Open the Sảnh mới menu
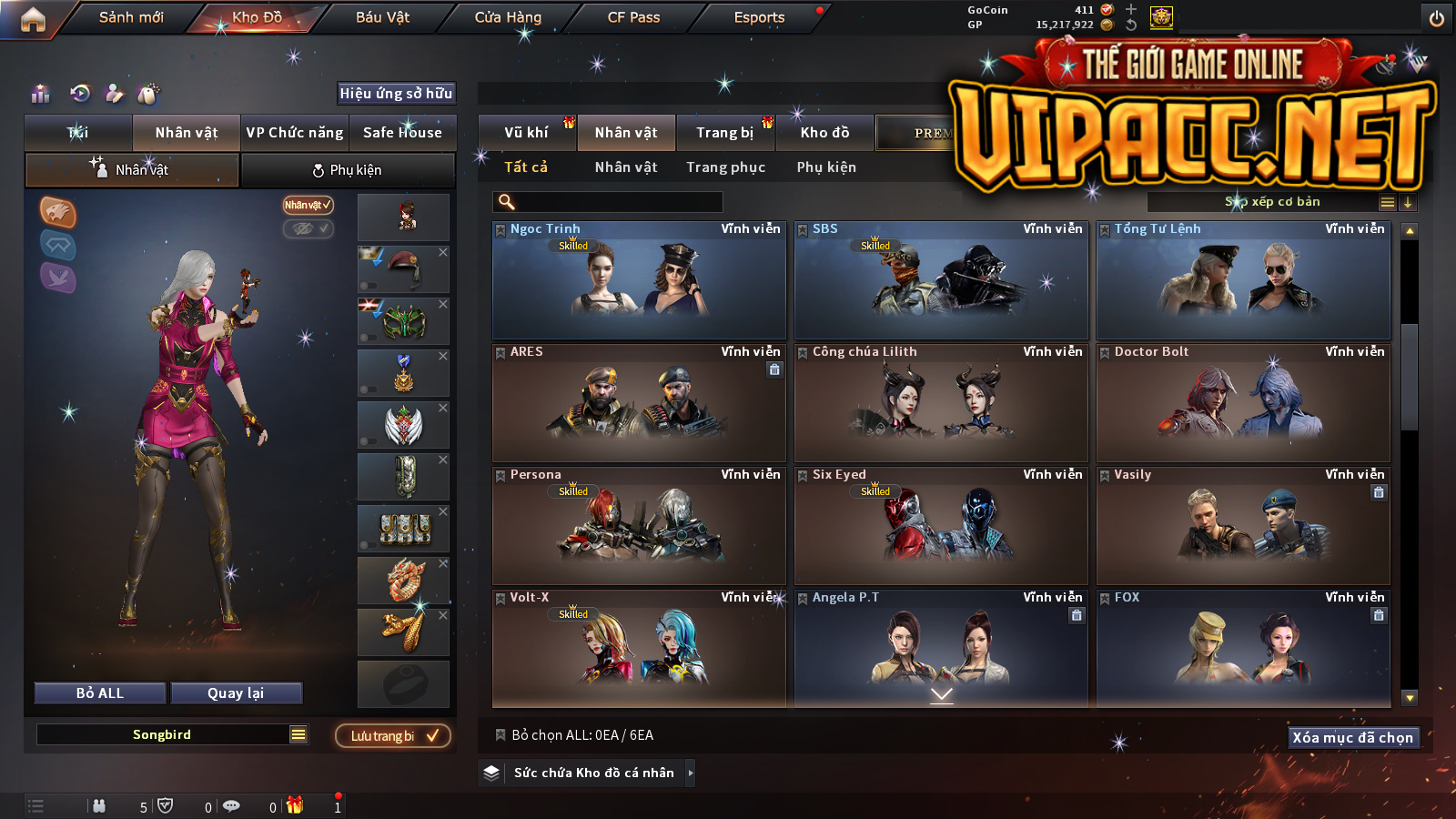The image size is (1456, 819). pos(131,17)
